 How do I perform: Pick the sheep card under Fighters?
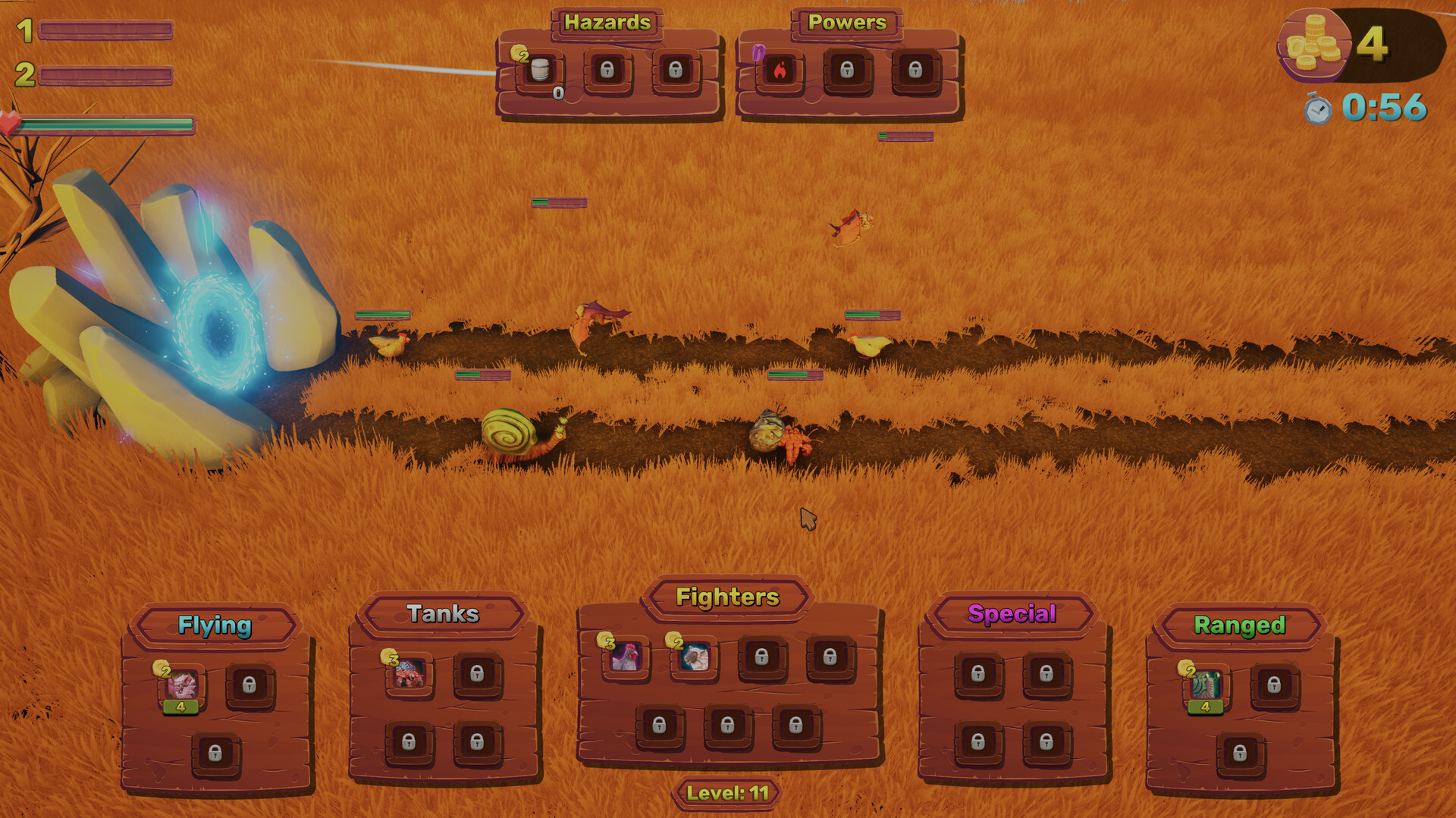click(x=695, y=658)
